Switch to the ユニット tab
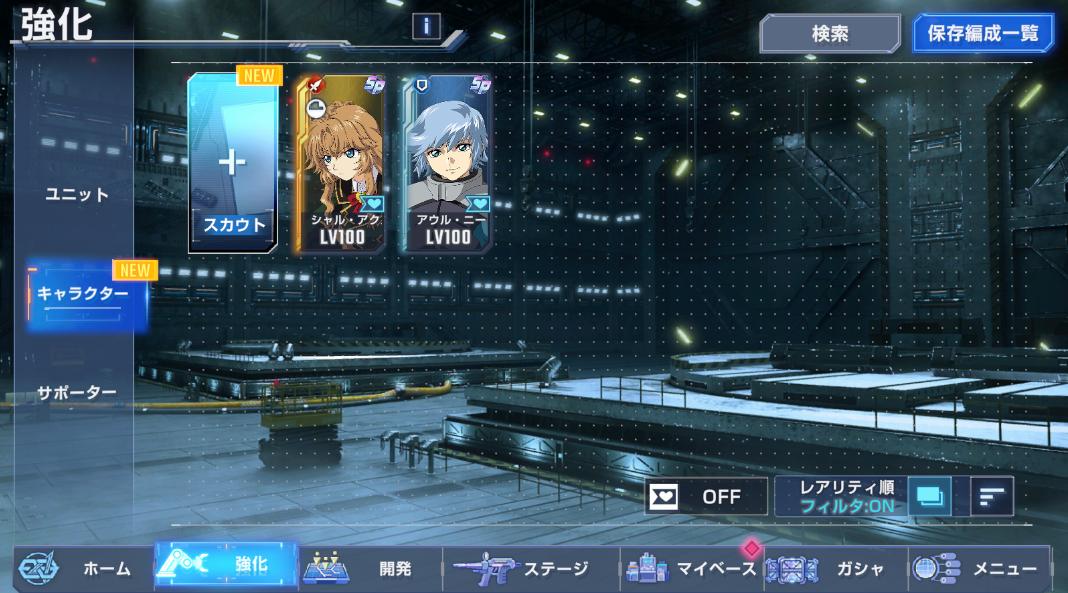Viewport: 1068px width, 593px height. point(77,194)
